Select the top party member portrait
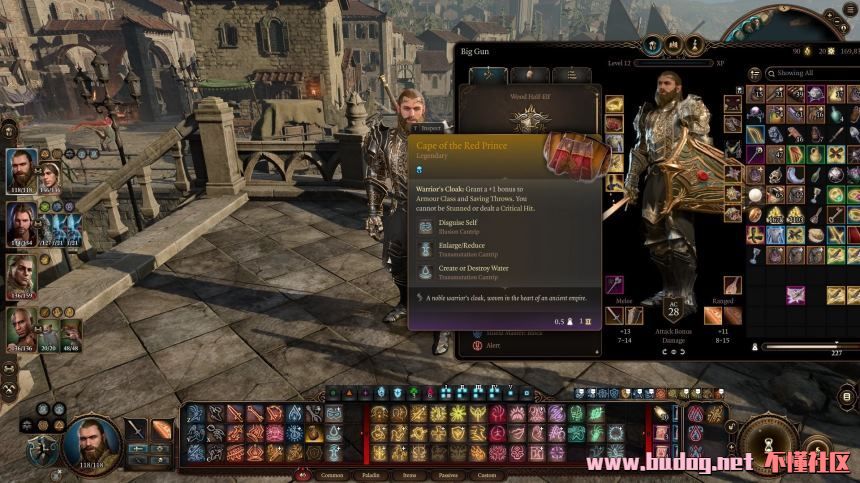This screenshot has width=860, height=483. click(23, 168)
